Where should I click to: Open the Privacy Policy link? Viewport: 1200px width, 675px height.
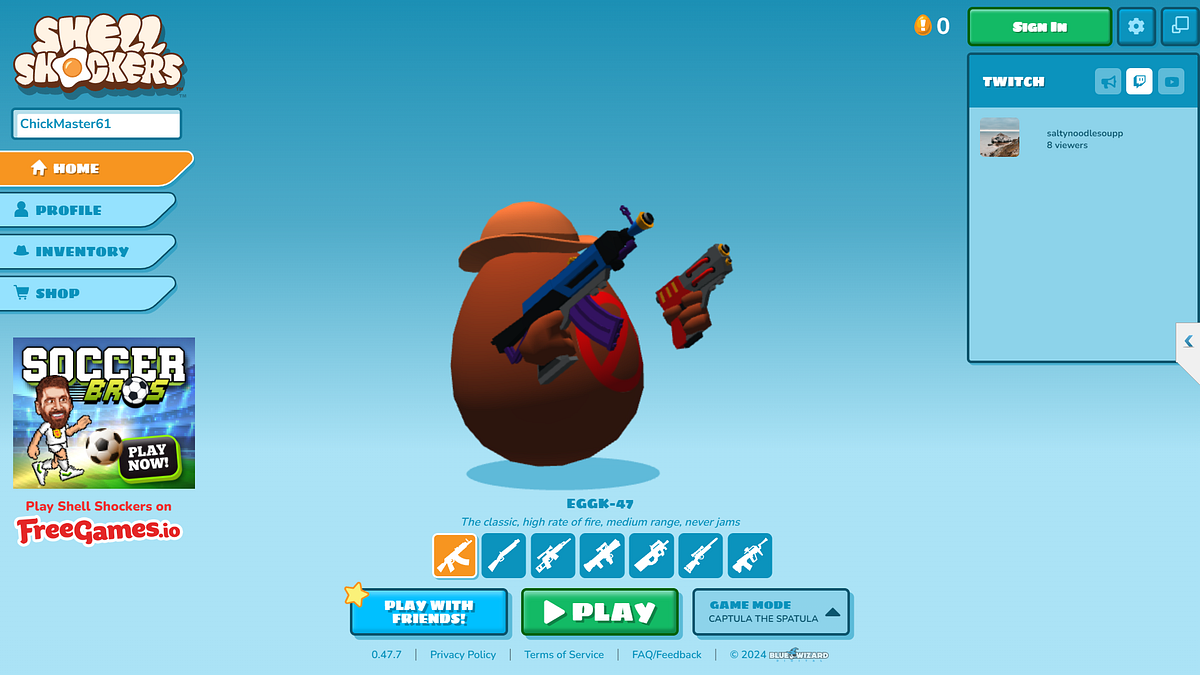coord(463,655)
